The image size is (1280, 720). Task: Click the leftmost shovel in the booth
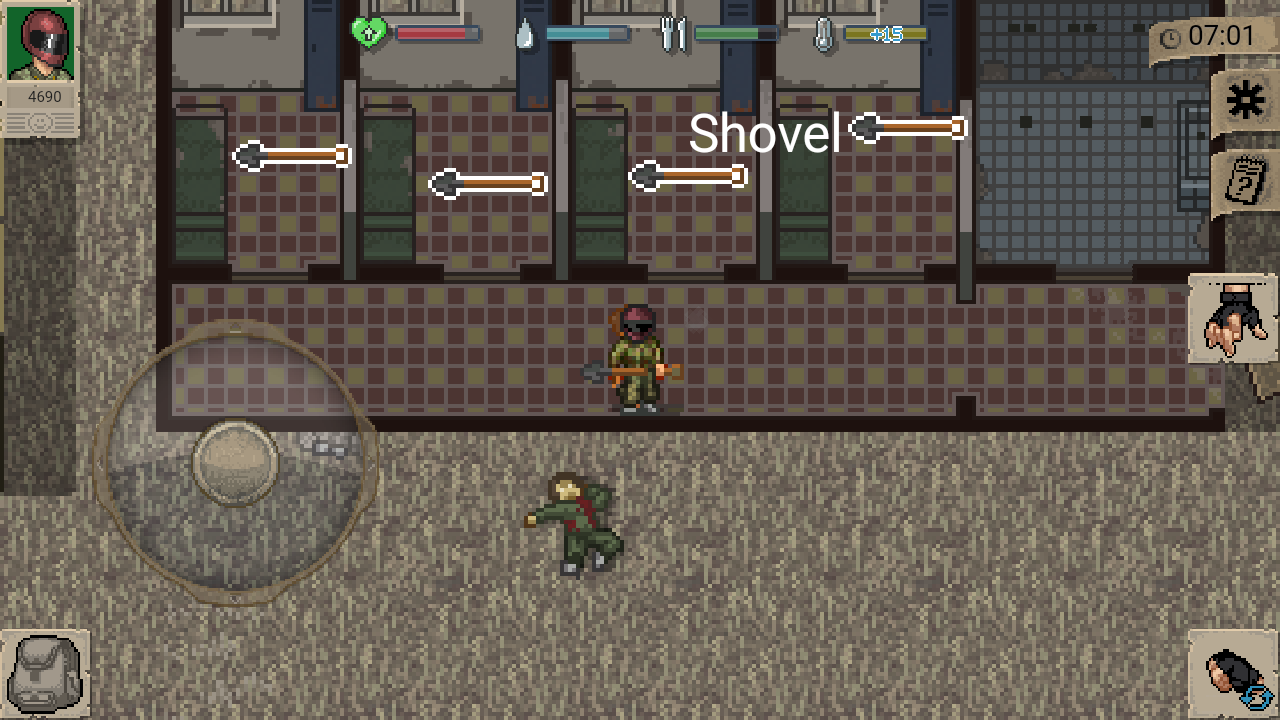292,155
